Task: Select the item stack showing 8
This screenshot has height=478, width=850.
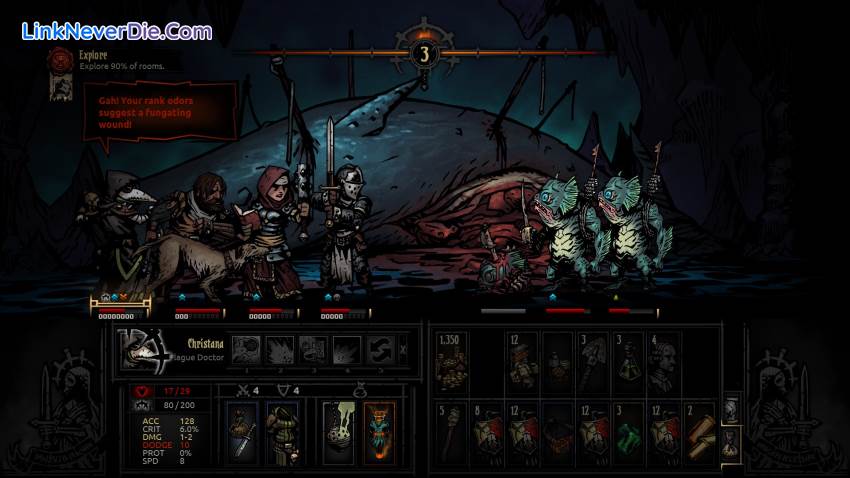Action: coord(488,430)
